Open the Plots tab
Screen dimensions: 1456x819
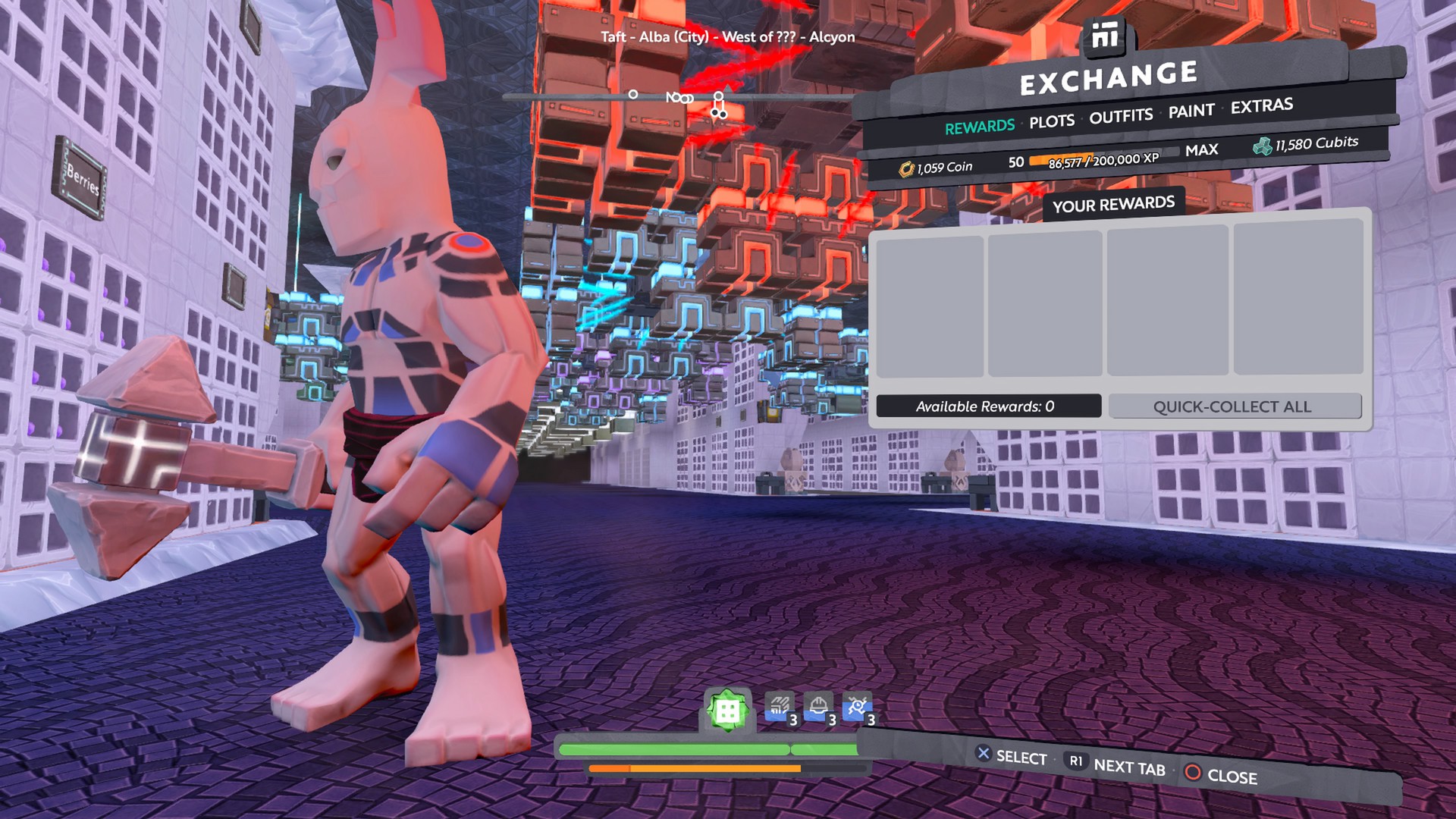pyautogui.click(x=1051, y=121)
